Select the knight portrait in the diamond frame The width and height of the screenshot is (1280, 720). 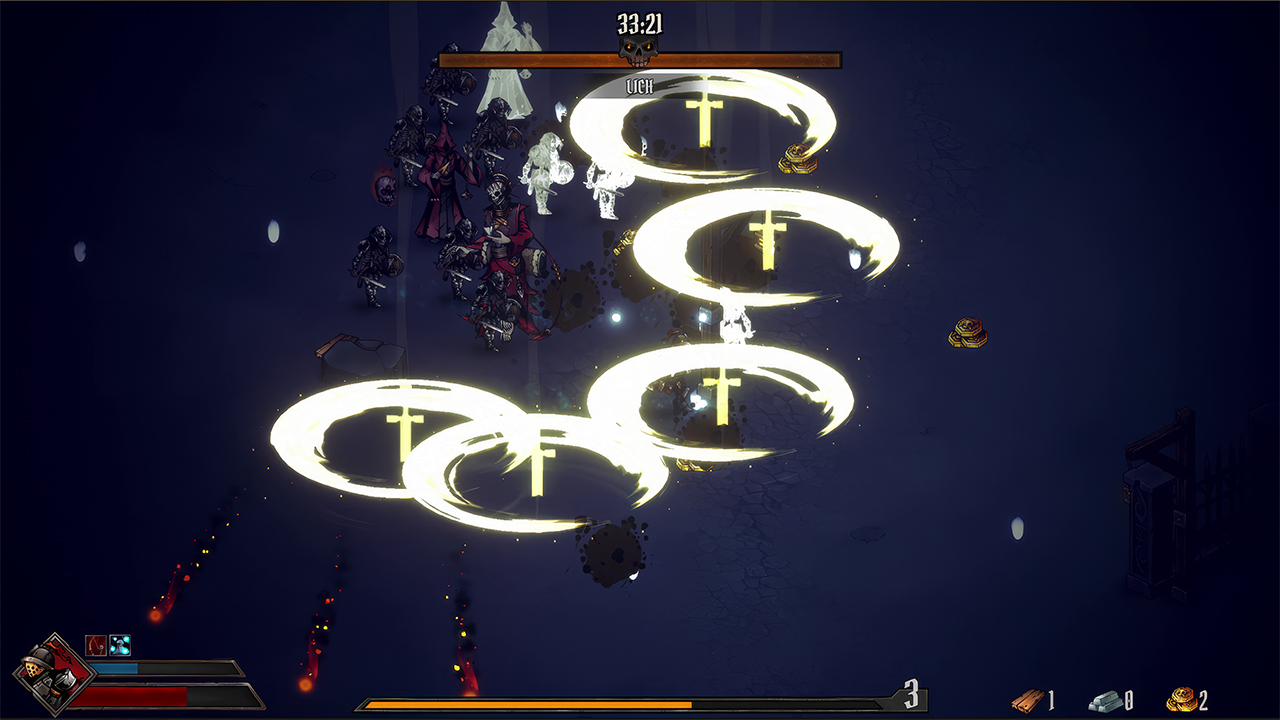(52, 672)
